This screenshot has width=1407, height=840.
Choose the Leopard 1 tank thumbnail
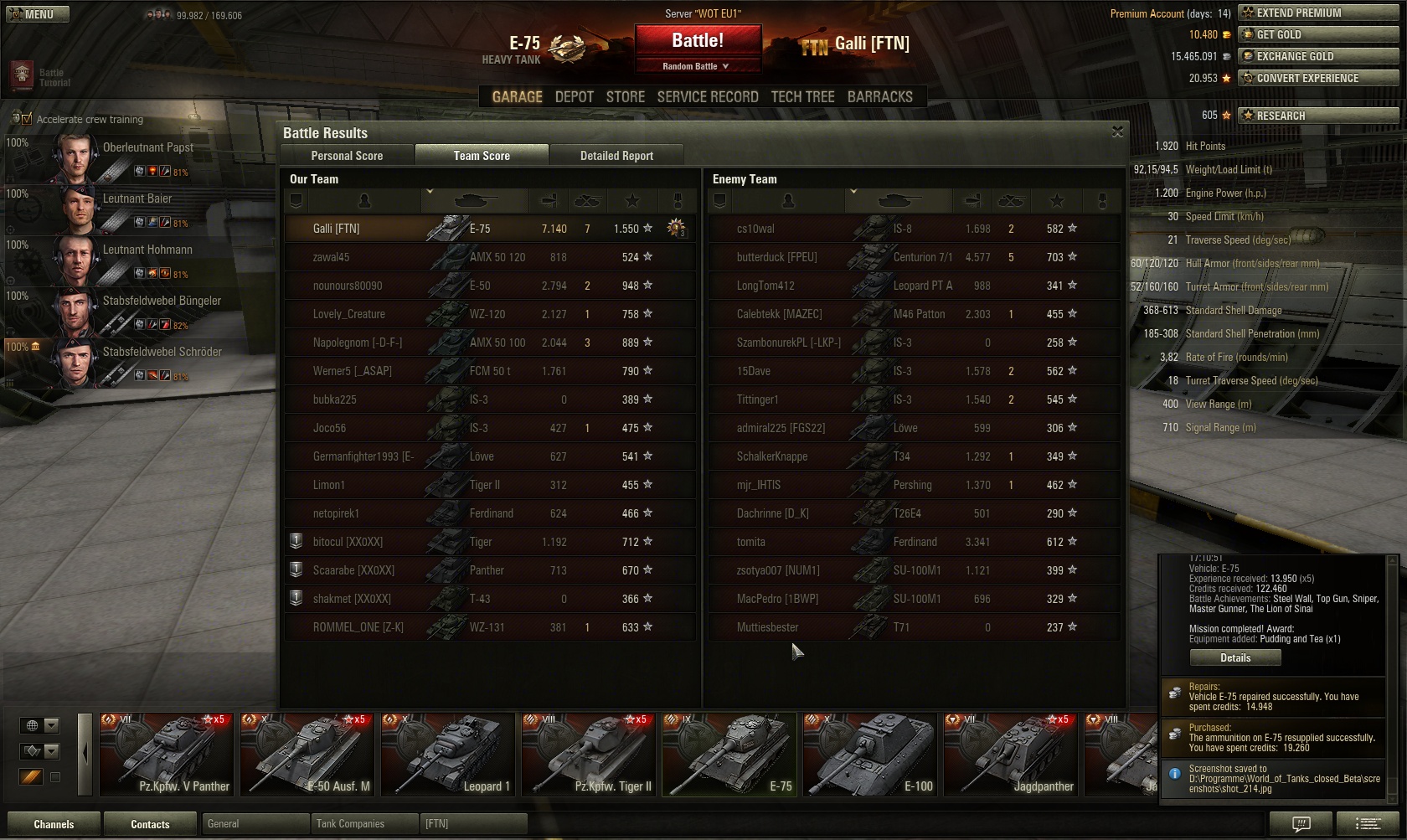coord(447,754)
